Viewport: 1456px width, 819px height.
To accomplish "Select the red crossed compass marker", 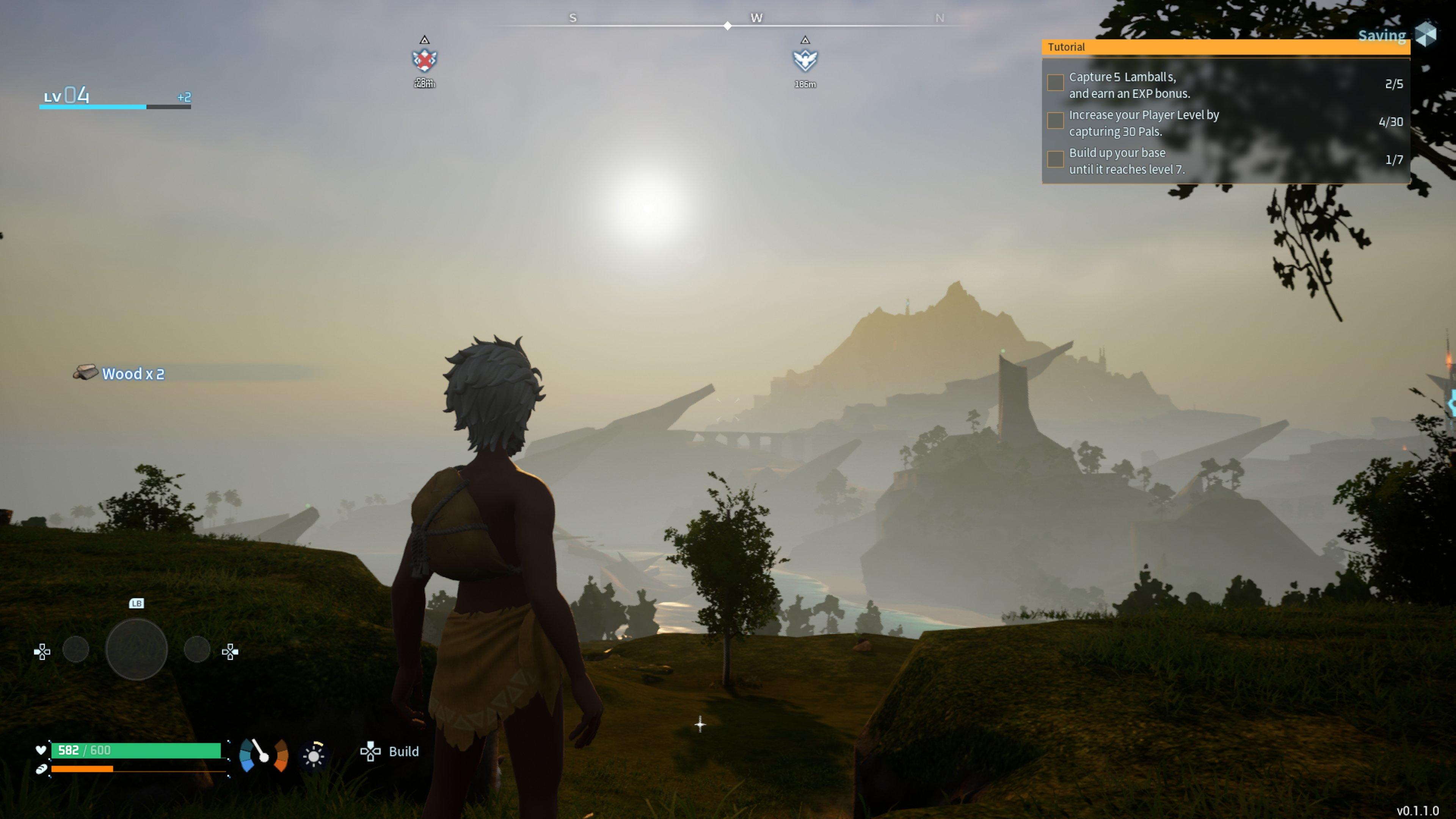I will [x=425, y=60].
